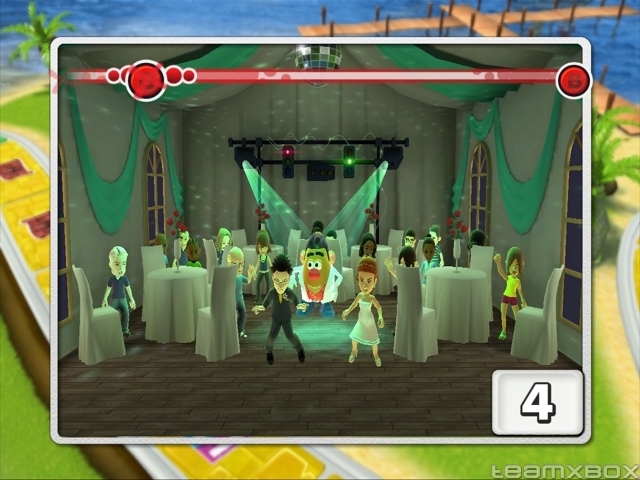Viewport: 640px width, 480px height.
Task: Click the large red beat marker on the rhythm track
Action: (x=147, y=80)
